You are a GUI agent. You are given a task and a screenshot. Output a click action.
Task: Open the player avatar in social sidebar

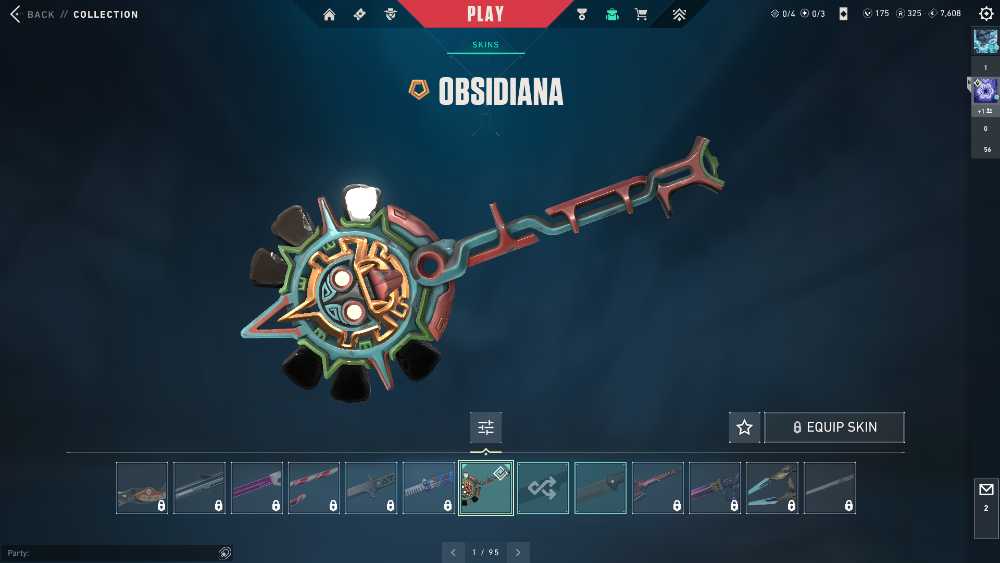(x=985, y=41)
